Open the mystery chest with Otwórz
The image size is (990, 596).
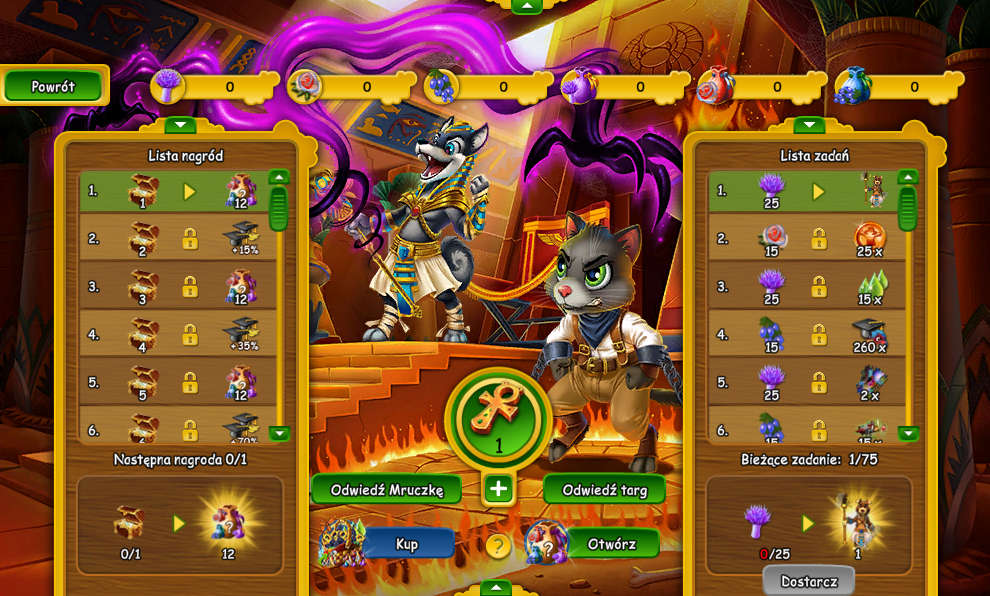tap(612, 543)
